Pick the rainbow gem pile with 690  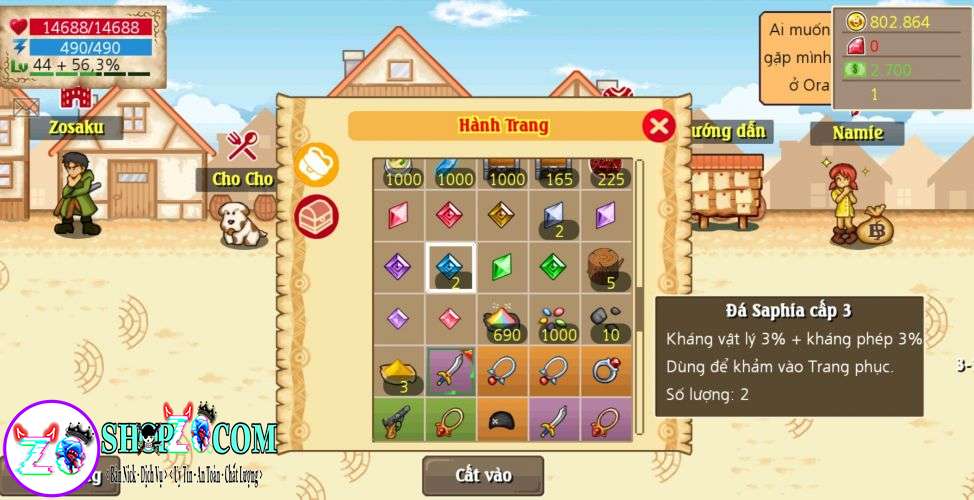point(503,320)
